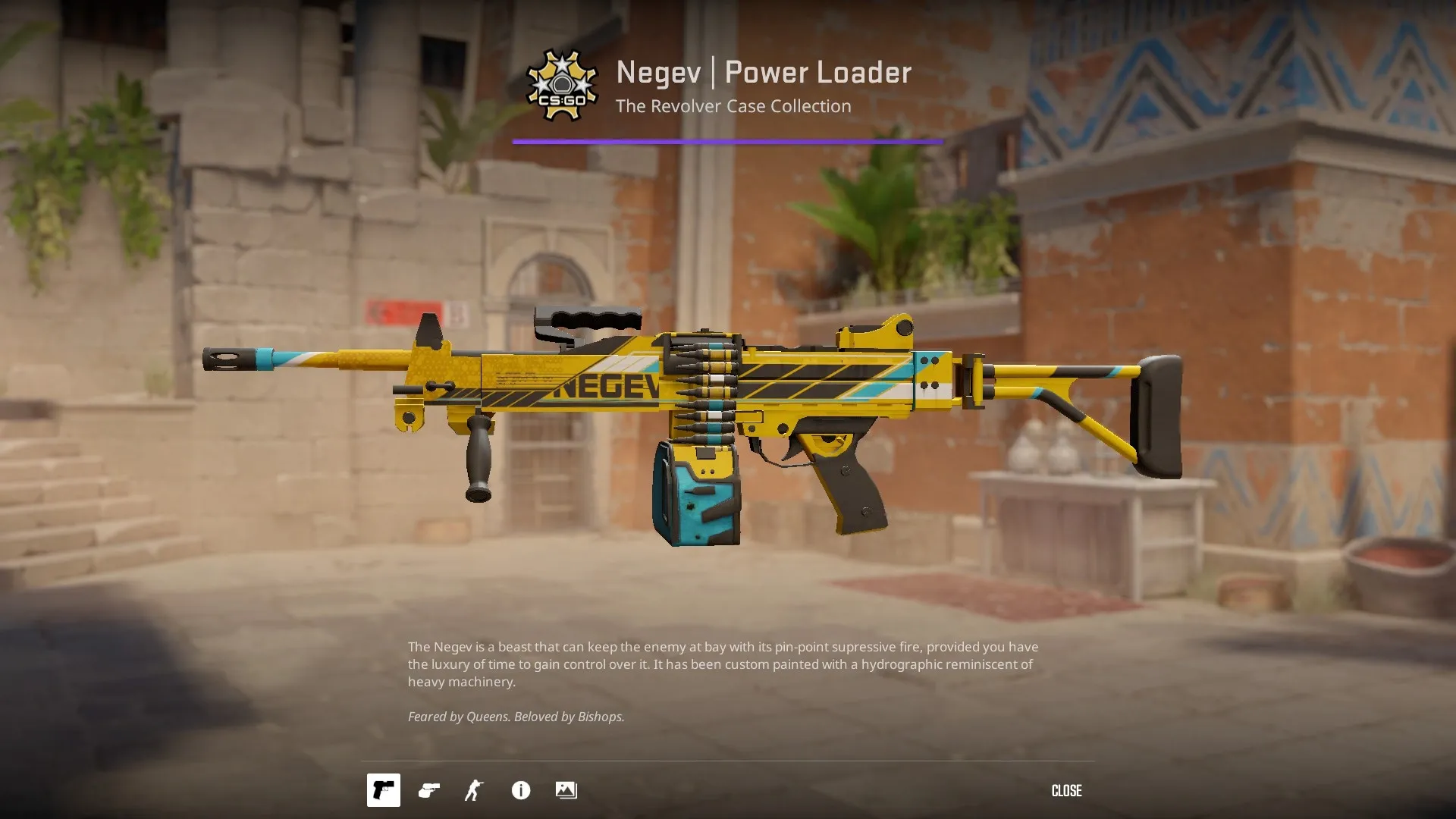Viewport: 1456px width, 819px height.
Task: Open the background image selector icon
Action: coord(566,790)
